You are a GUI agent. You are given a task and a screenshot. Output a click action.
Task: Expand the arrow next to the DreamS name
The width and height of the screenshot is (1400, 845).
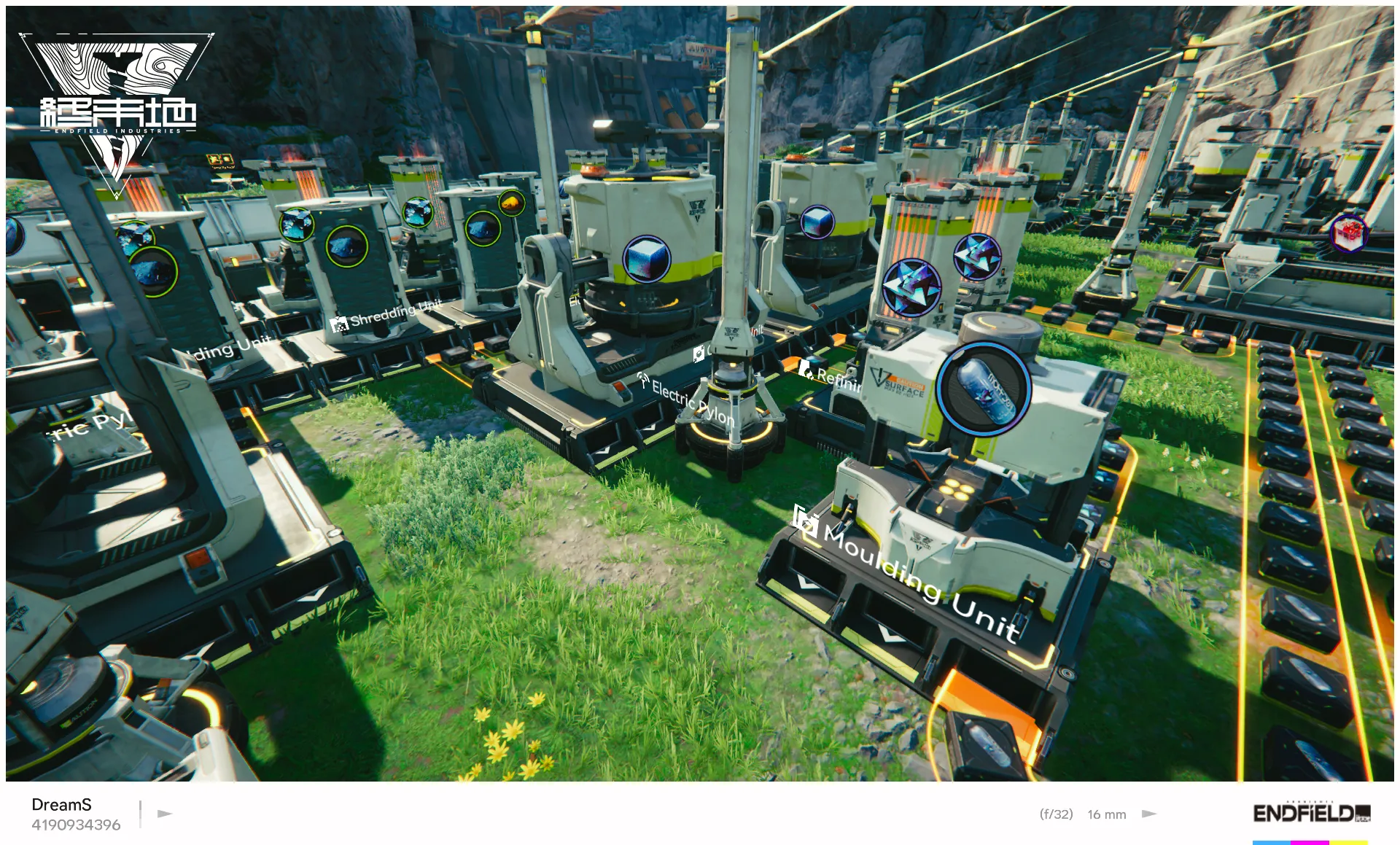click(x=163, y=814)
